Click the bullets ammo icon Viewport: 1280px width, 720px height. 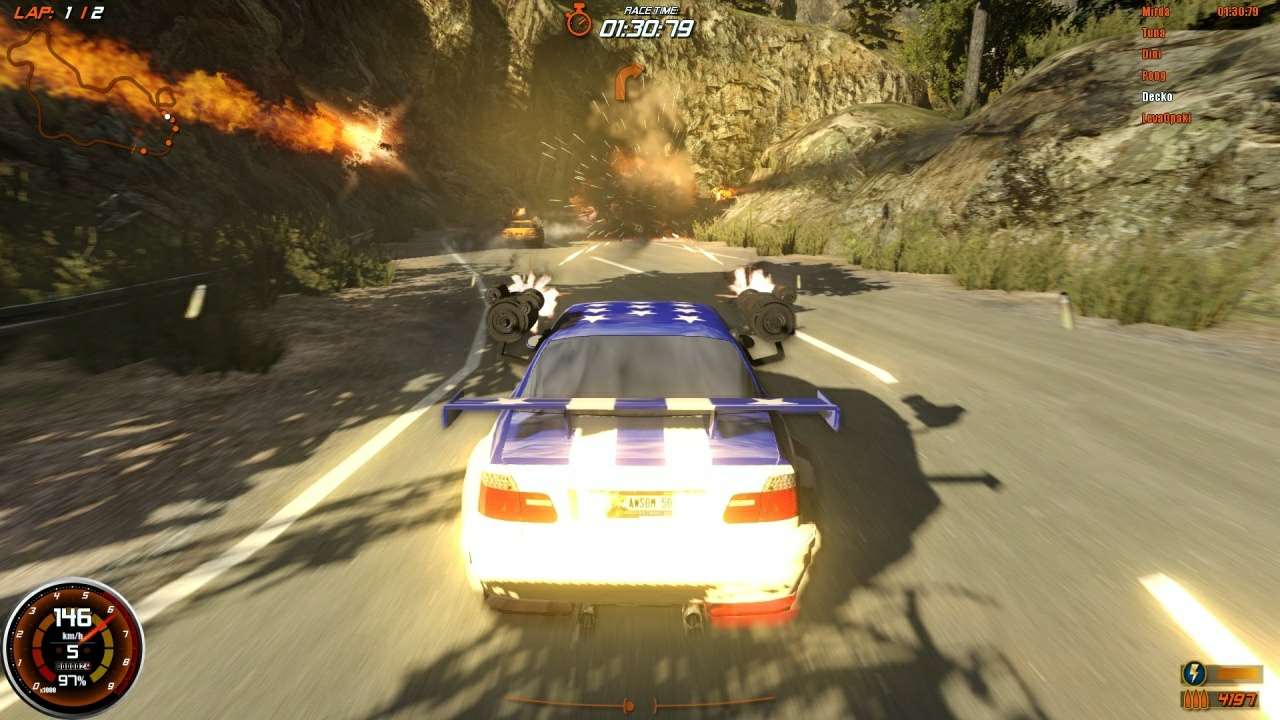coord(1194,699)
